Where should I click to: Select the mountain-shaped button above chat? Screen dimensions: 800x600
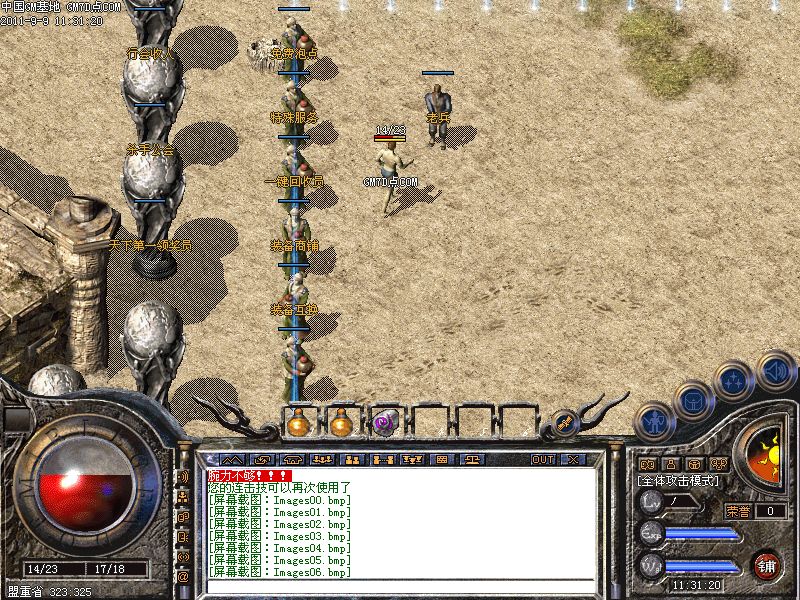click(x=233, y=459)
